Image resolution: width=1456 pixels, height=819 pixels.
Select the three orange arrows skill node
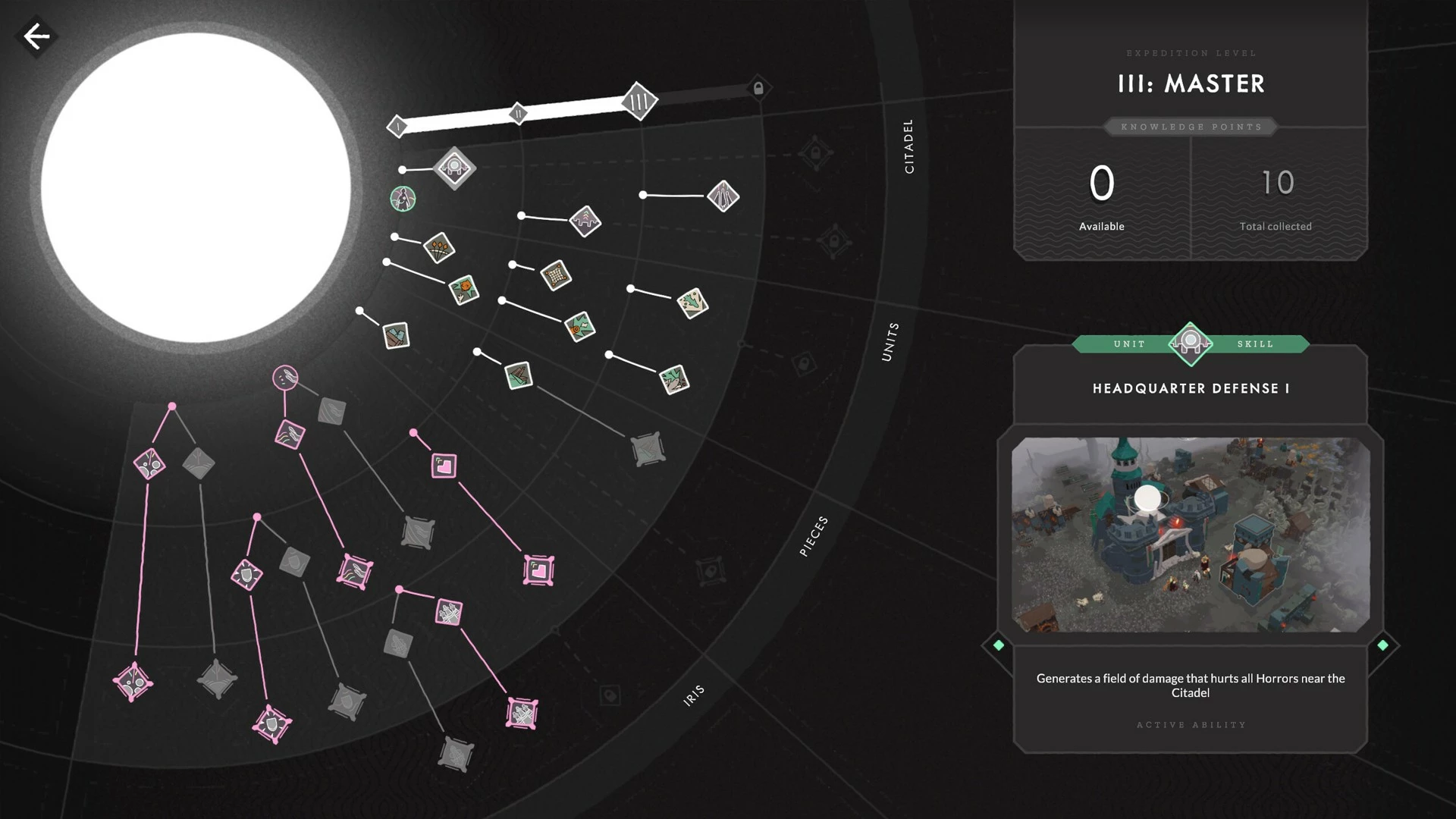click(439, 247)
